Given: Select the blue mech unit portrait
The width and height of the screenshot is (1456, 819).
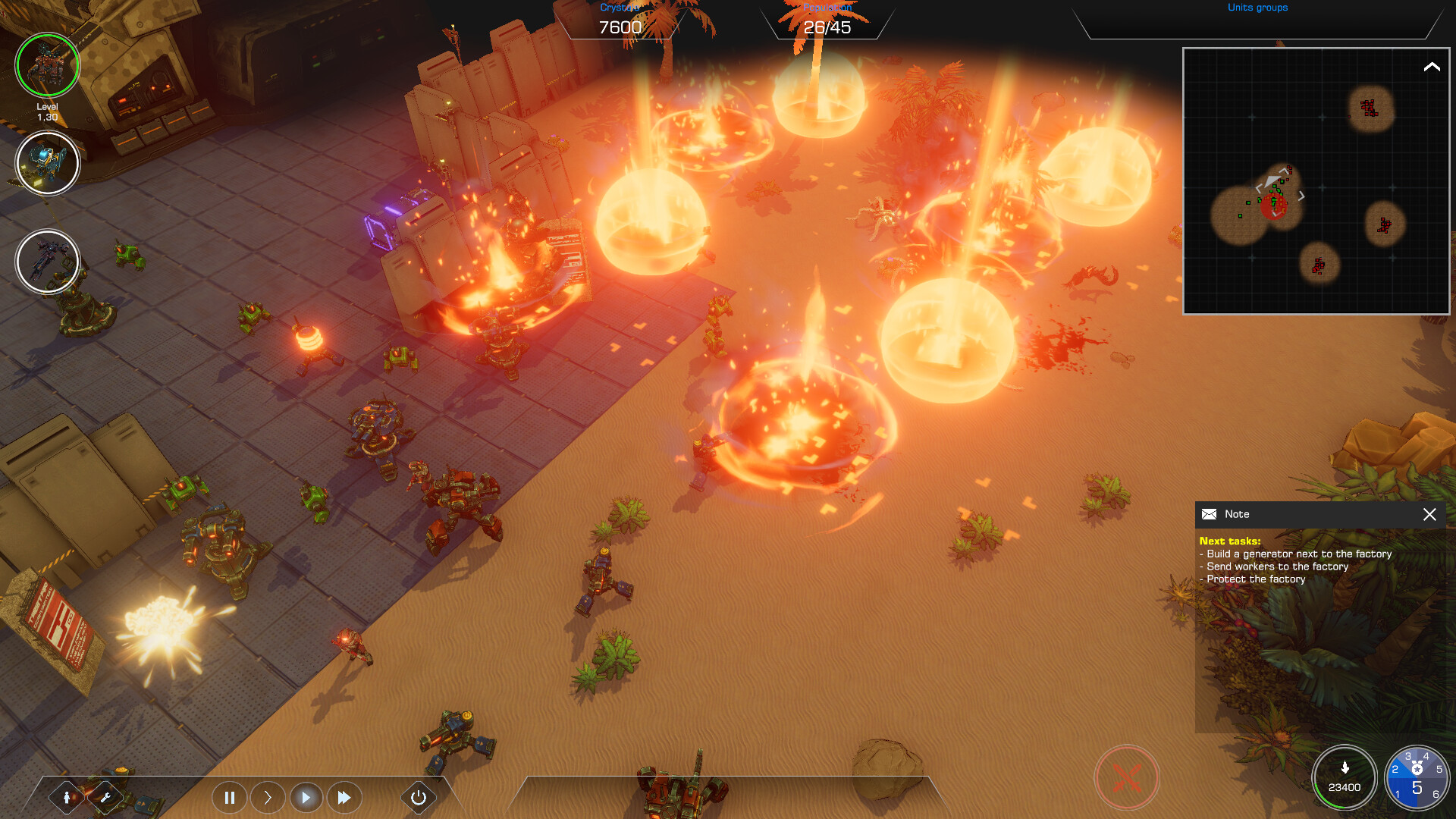Looking at the screenshot, I should tap(47, 163).
